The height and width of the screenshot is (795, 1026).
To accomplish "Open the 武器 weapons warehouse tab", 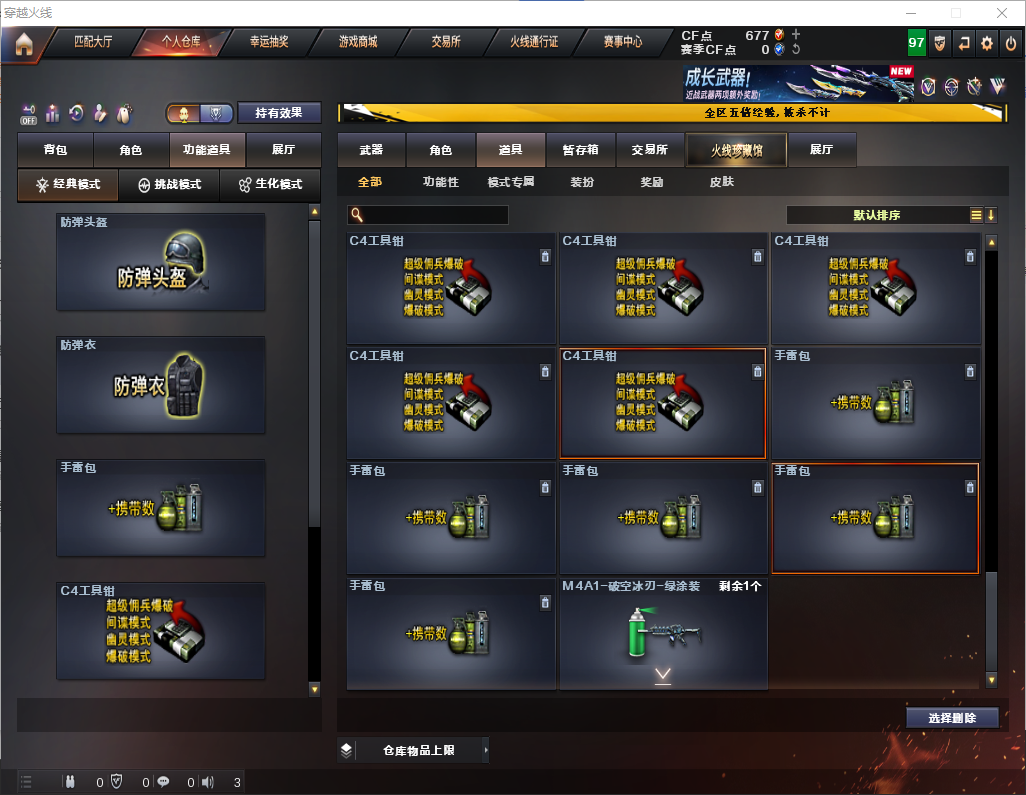I will tap(371, 150).
